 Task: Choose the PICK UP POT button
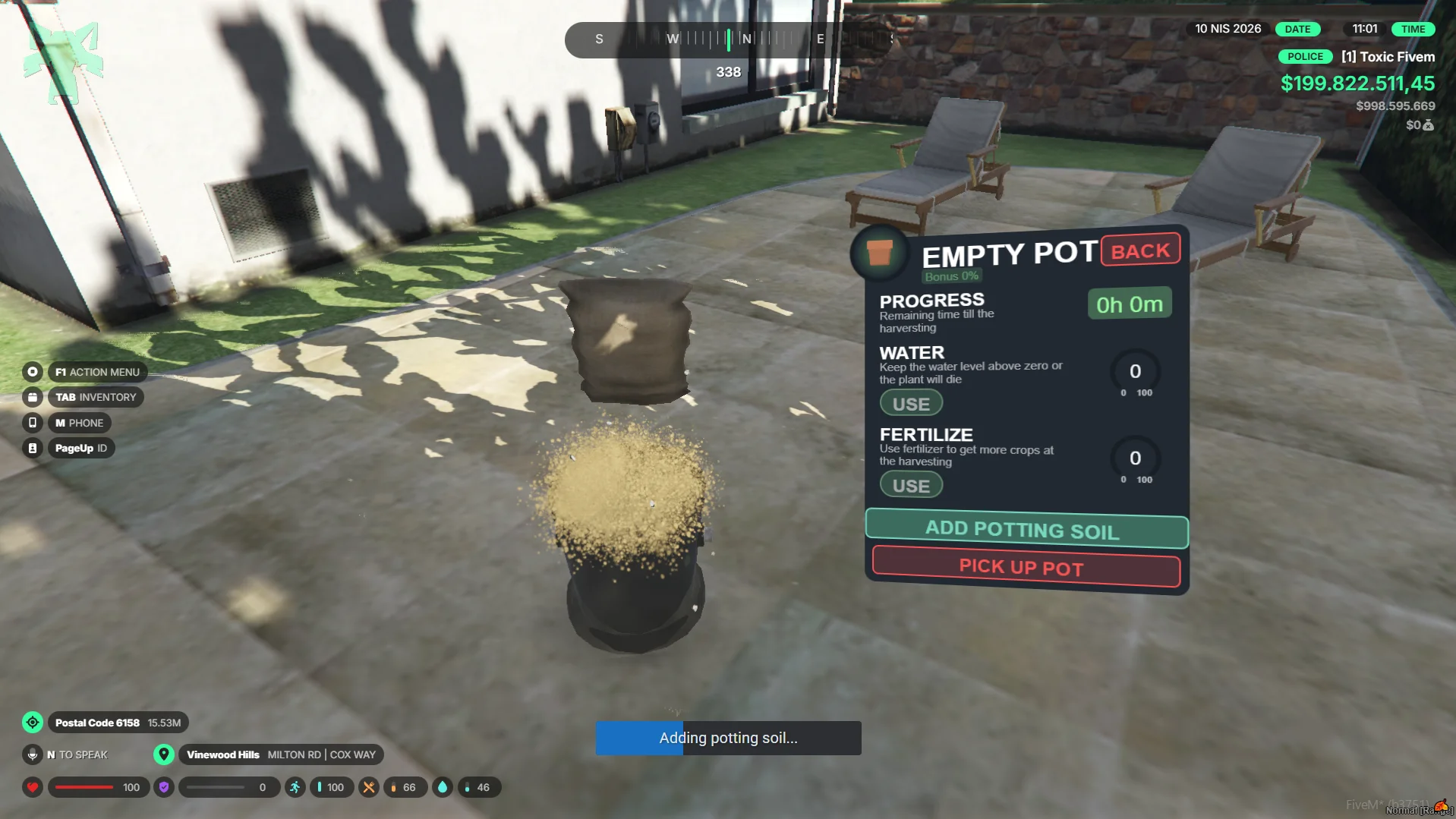1026,568
